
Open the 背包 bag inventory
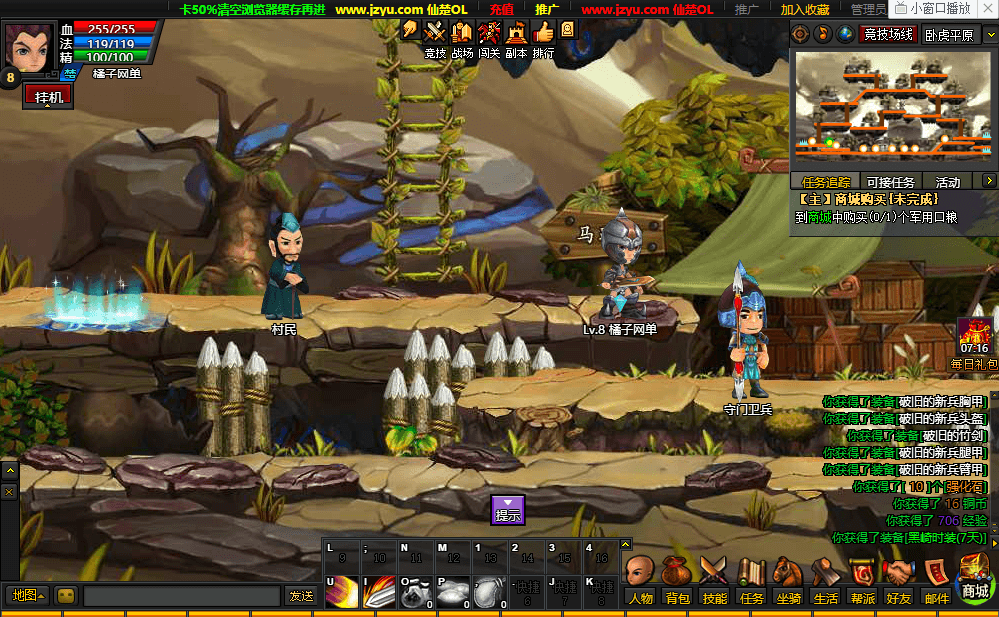tap(677, 579)
